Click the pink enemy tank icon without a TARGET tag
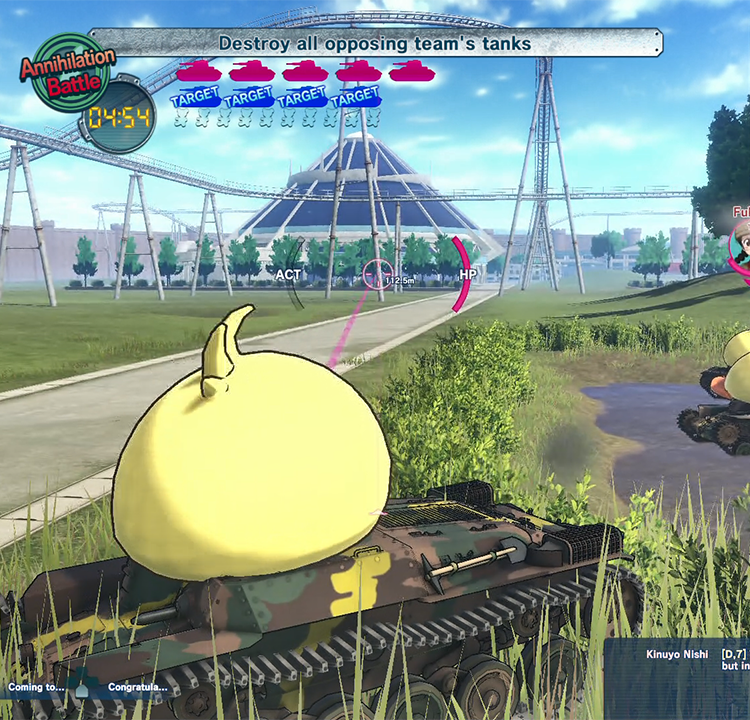The width and height of the screenshot is (750, 720). point(411,72)
